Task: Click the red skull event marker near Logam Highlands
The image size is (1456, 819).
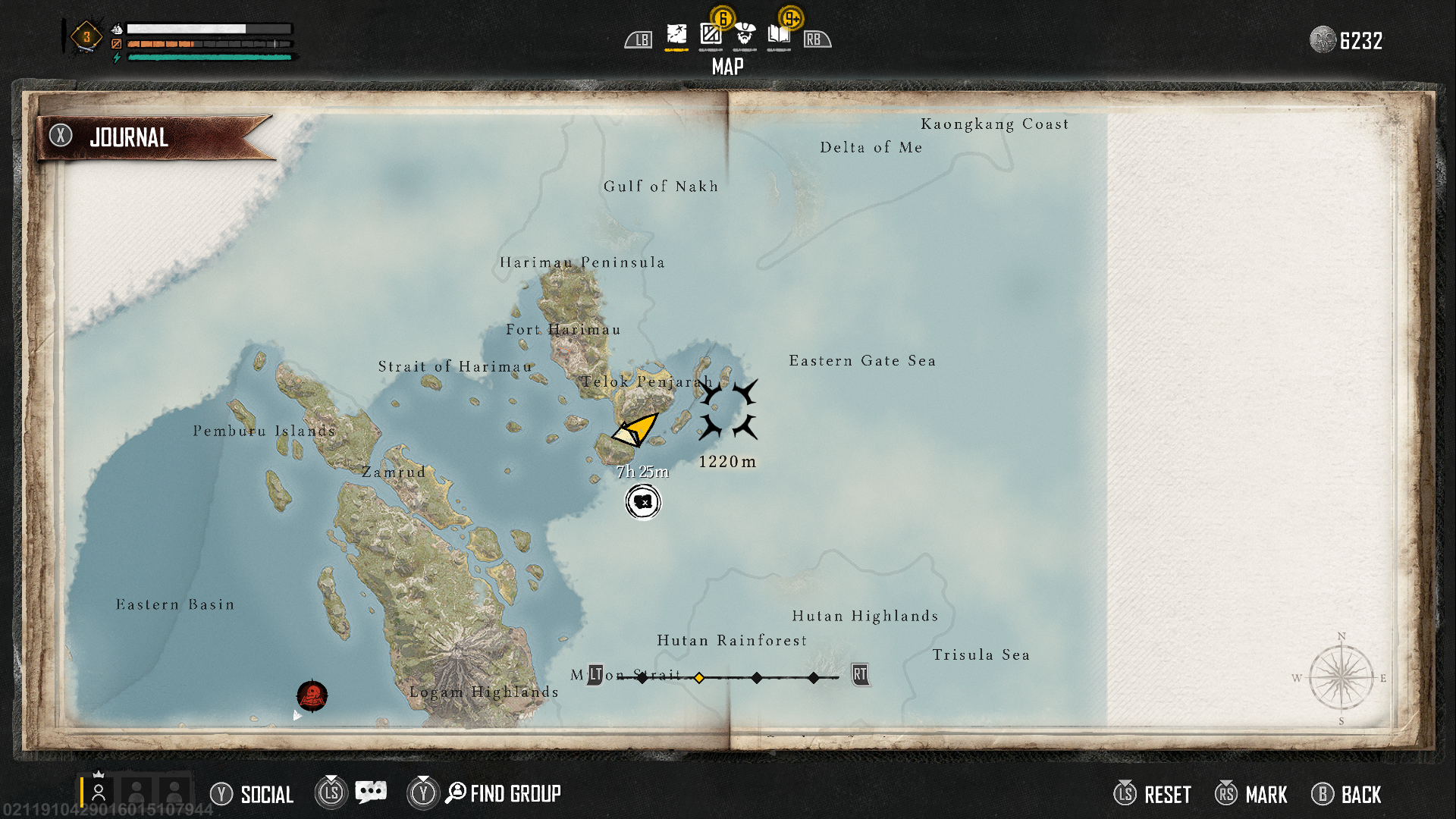Action: click(311, 696)
